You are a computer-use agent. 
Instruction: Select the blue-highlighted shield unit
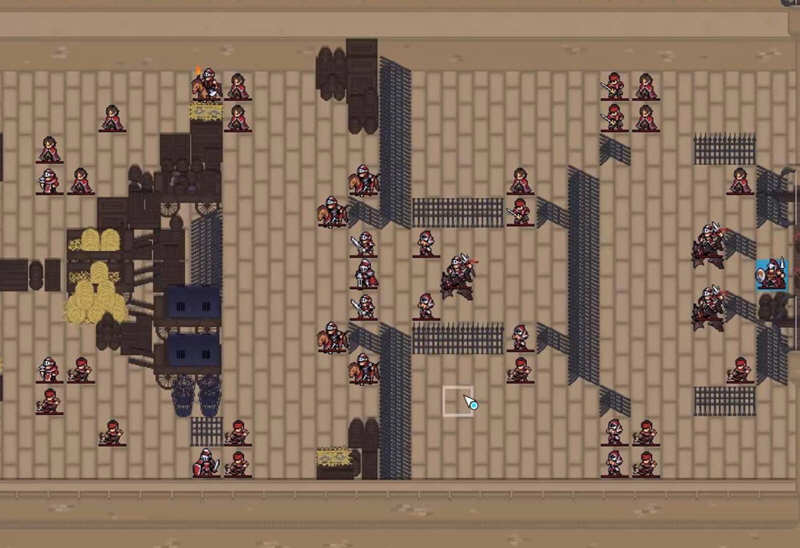click(x=771, y=274)
